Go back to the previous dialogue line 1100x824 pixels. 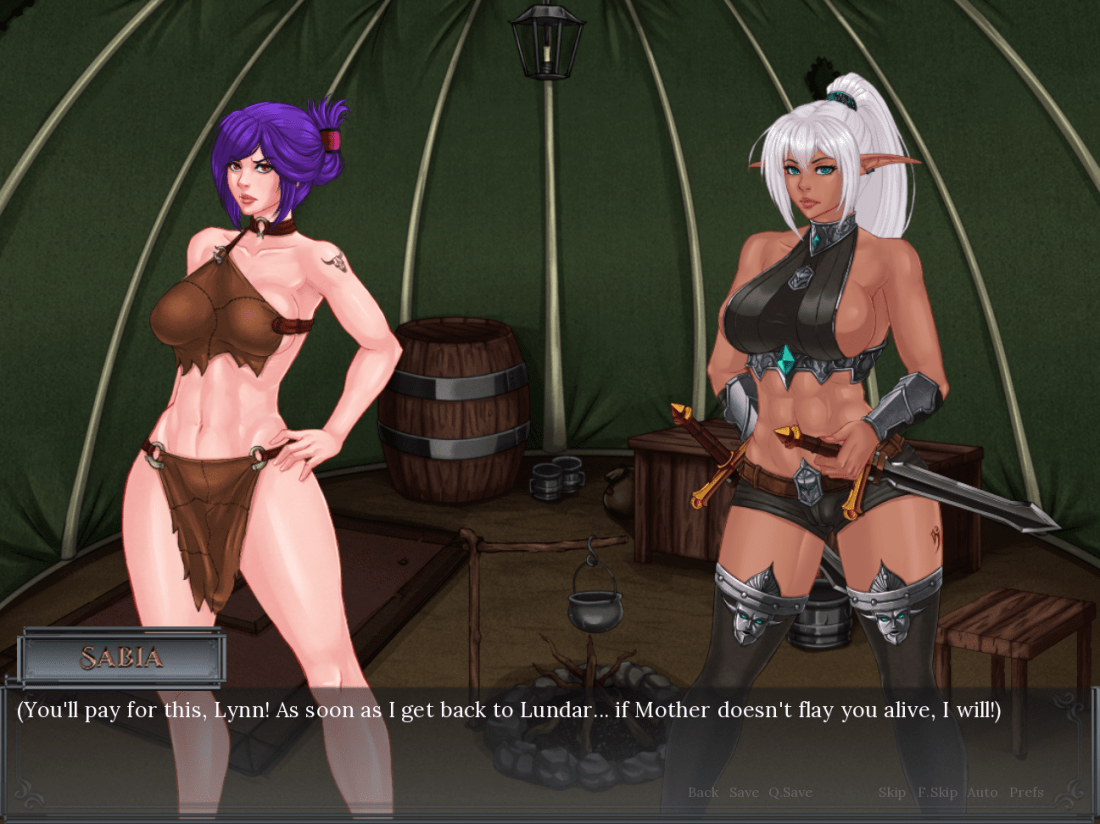pyautogui.click(x=703, y=792)
